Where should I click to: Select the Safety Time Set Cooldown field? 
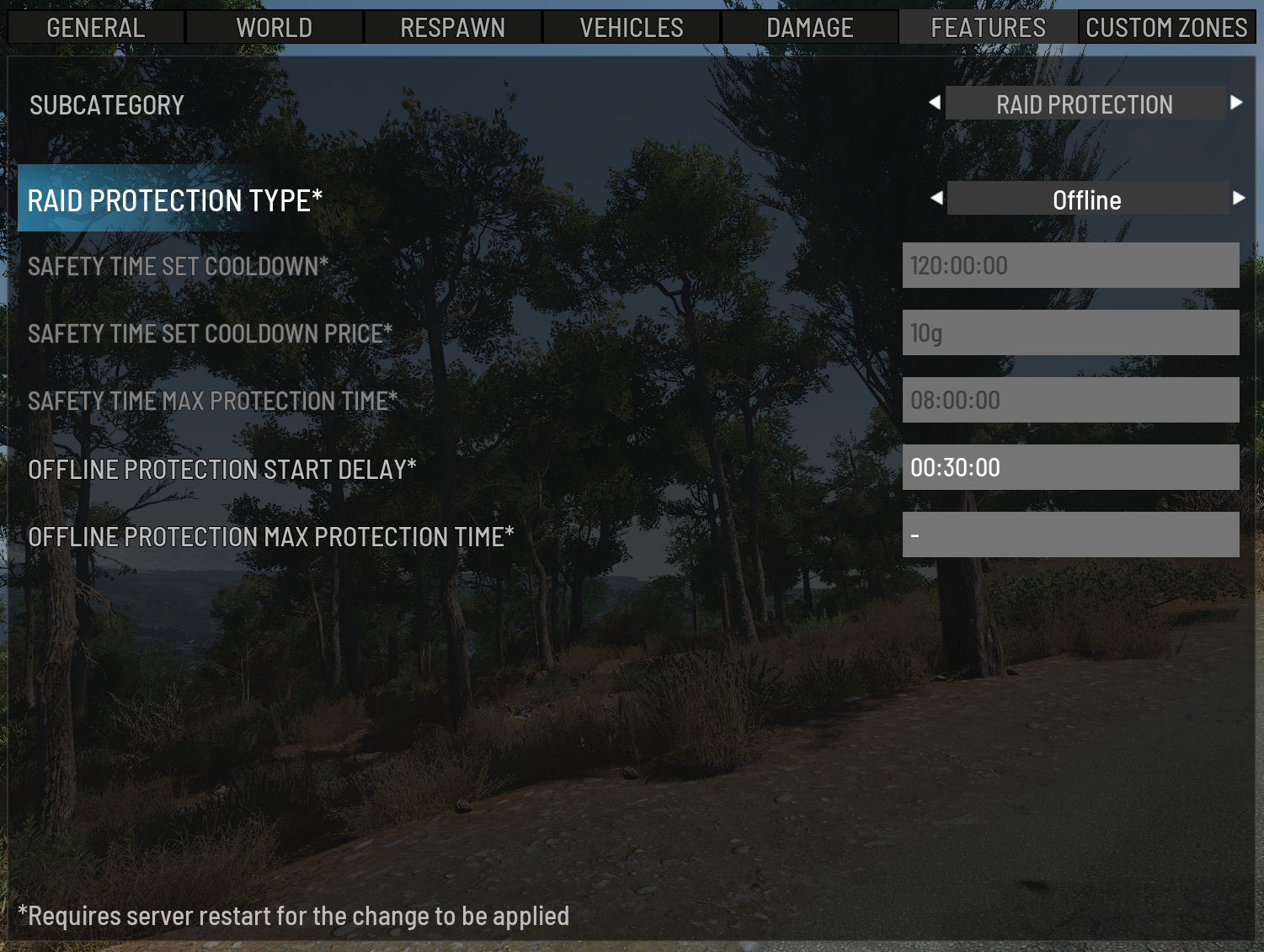pyautogui.click(x=1070, y=265)
